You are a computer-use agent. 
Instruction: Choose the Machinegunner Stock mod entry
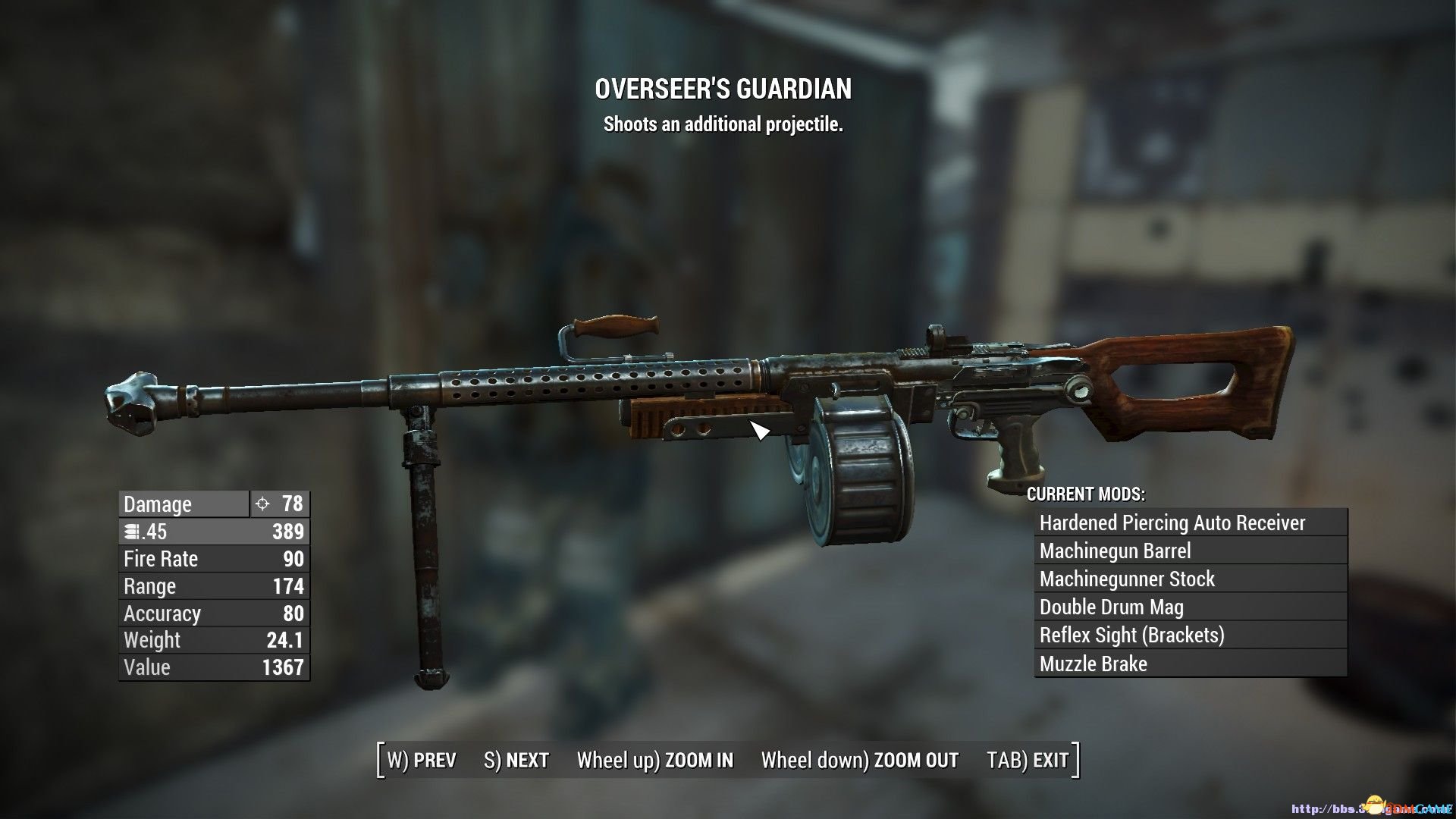point(1190,579)
